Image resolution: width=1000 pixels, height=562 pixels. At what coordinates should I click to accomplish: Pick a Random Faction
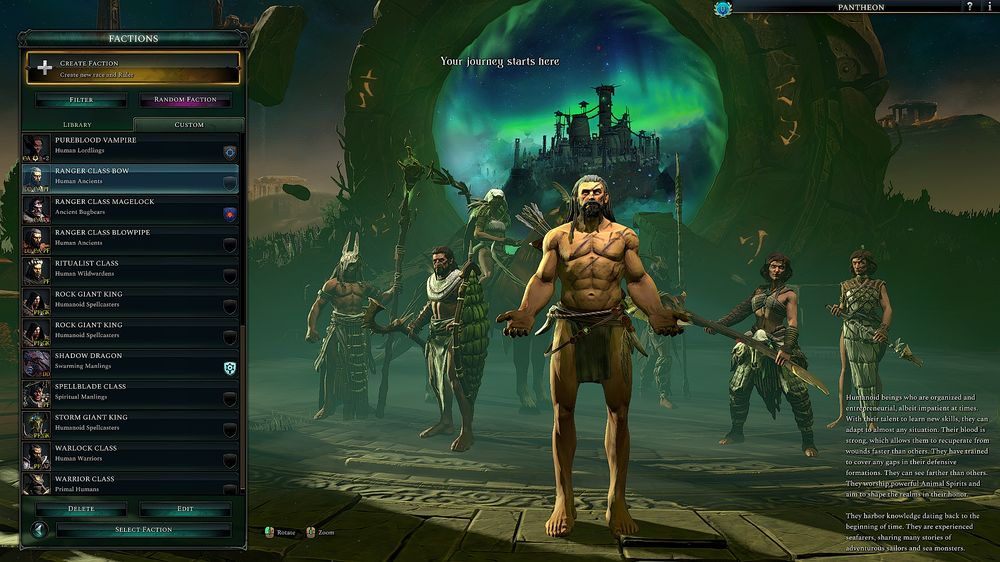coord(185,100)
